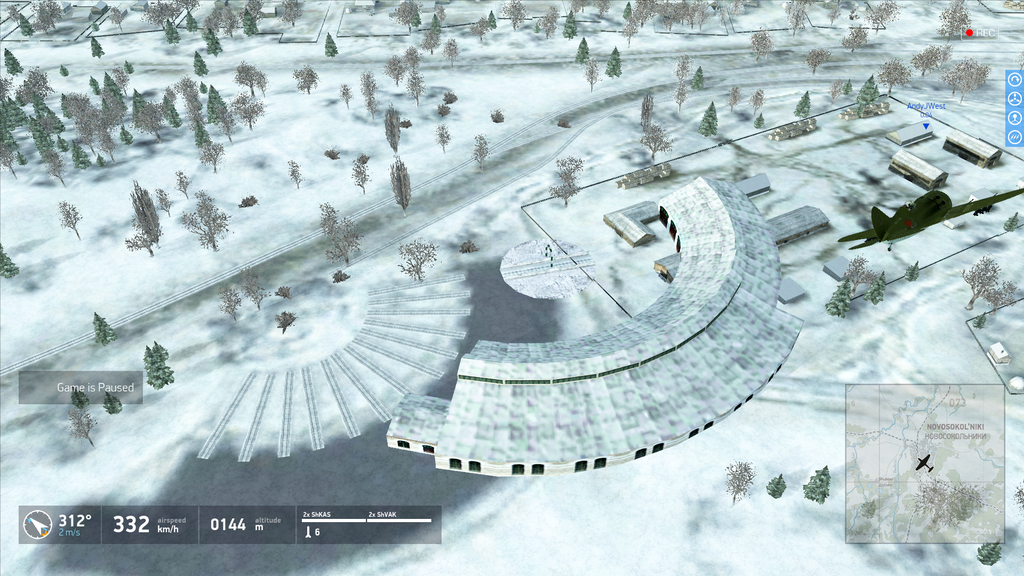Open the Novosokolniki minimap
Viewport: 1024px width, 576px height.
point(924,463)
